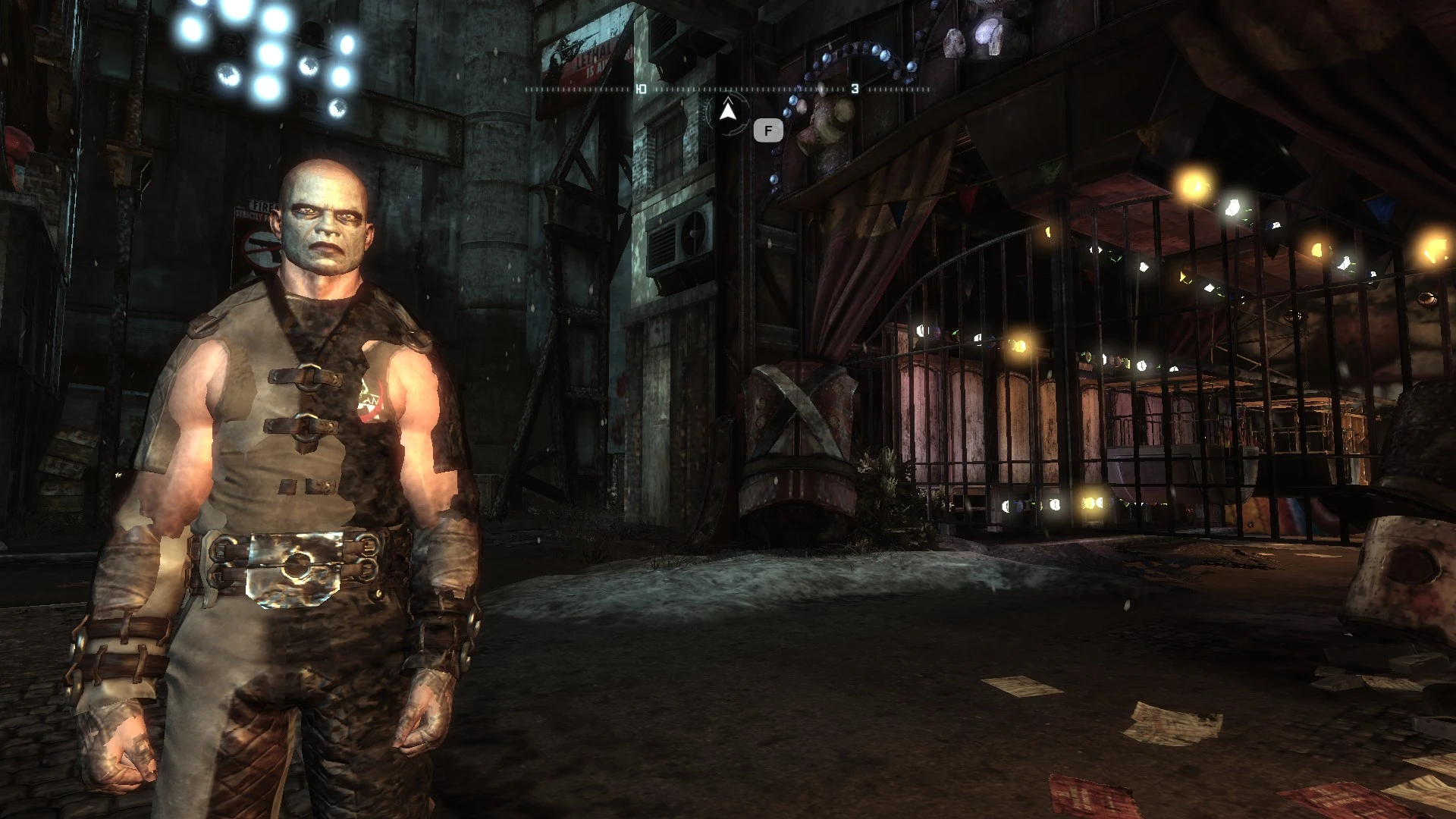
Task: Click the F interaction key prompt
Action: point(767,130)
